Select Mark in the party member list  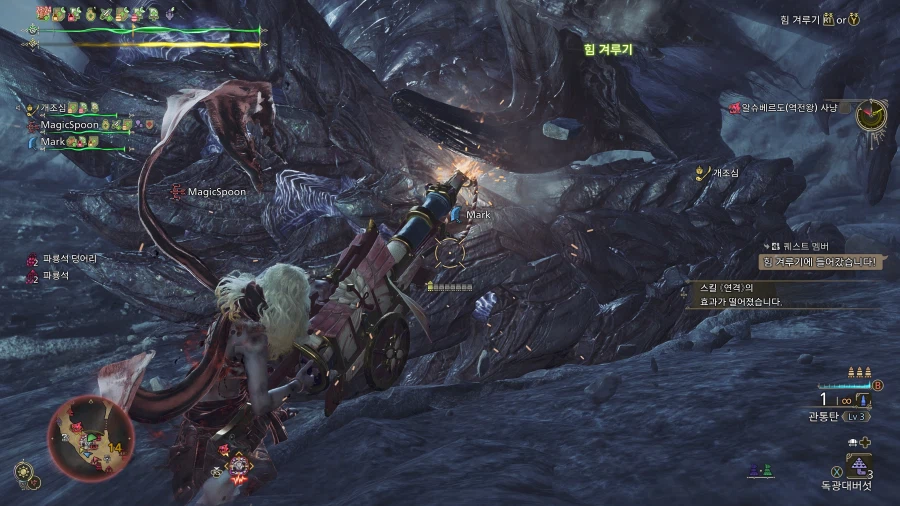(x=53, y=142)
